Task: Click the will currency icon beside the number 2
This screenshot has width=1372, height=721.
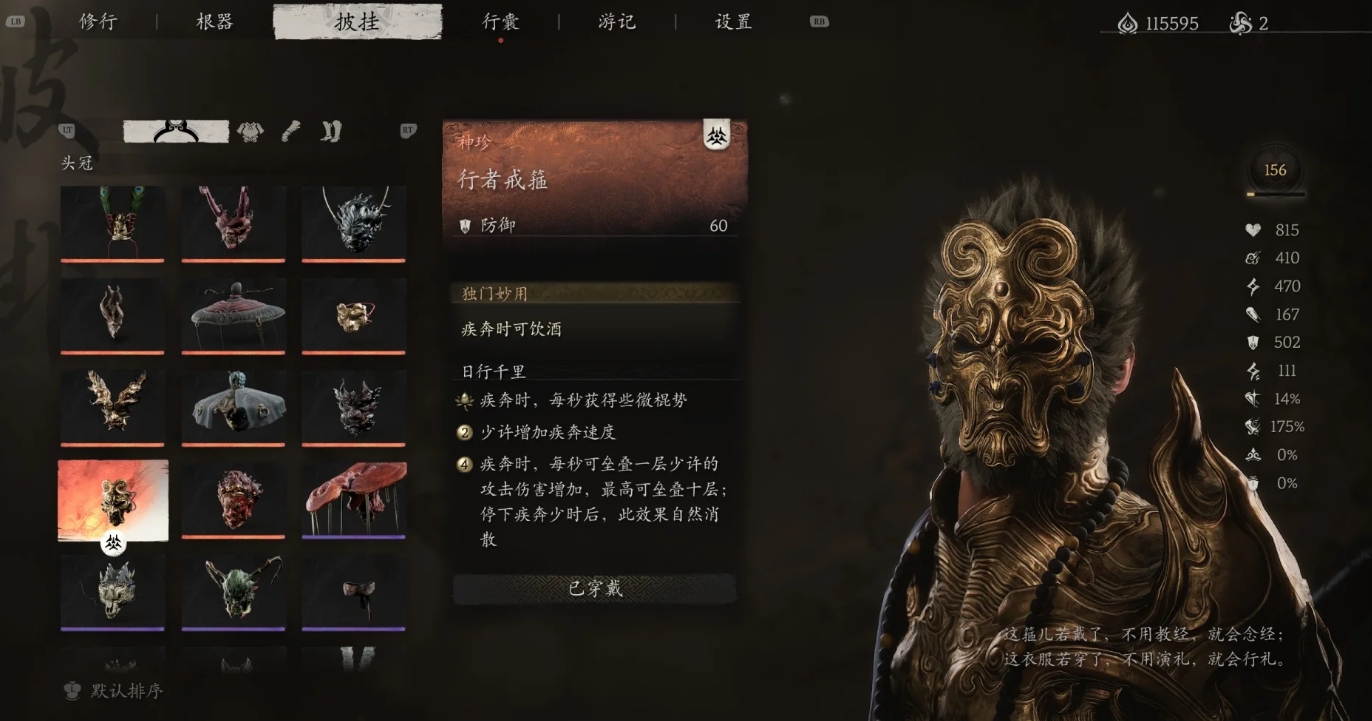Action: click(x=1240, y=23)
